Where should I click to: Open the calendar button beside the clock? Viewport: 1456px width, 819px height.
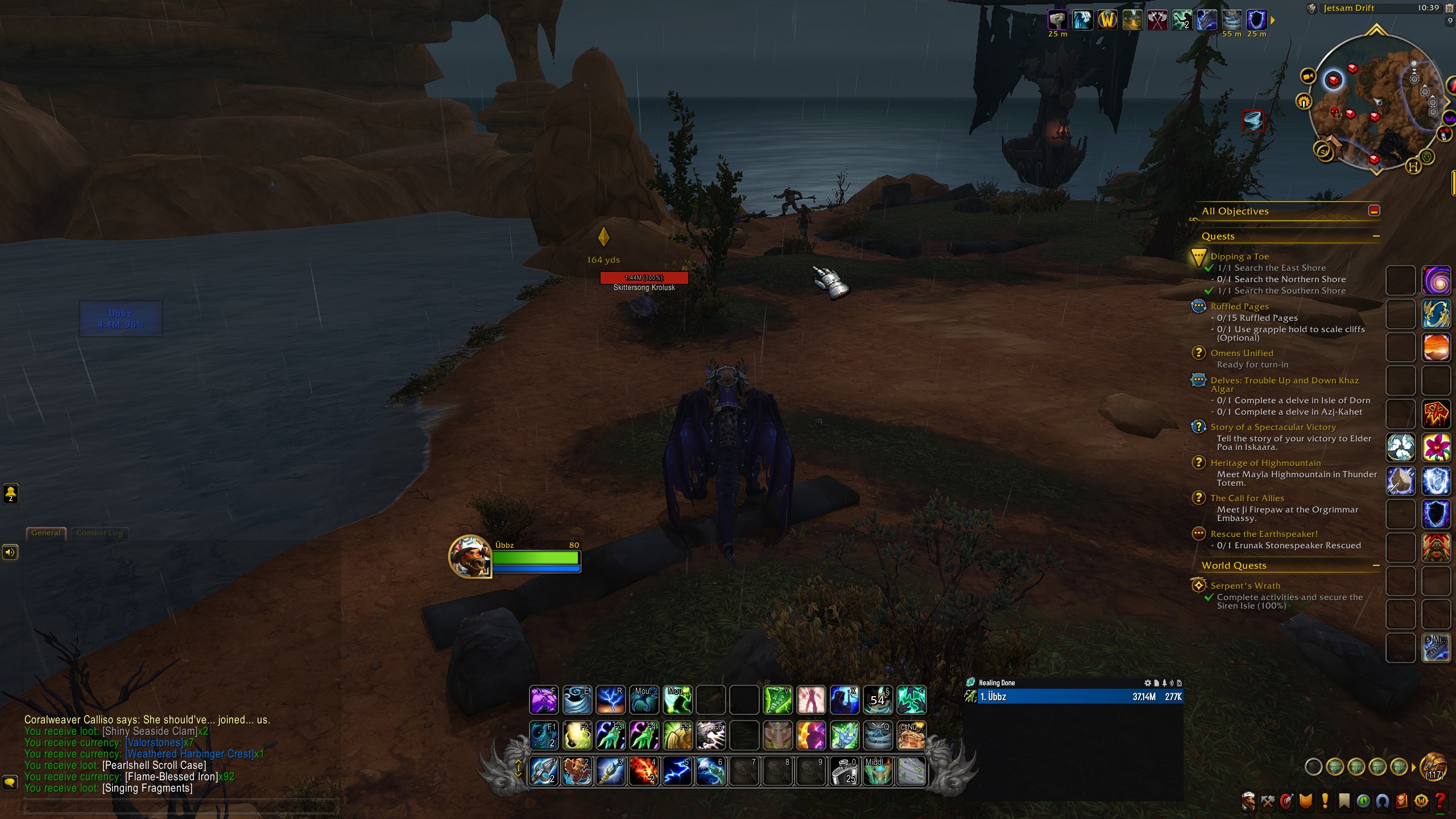(1449, 8)
